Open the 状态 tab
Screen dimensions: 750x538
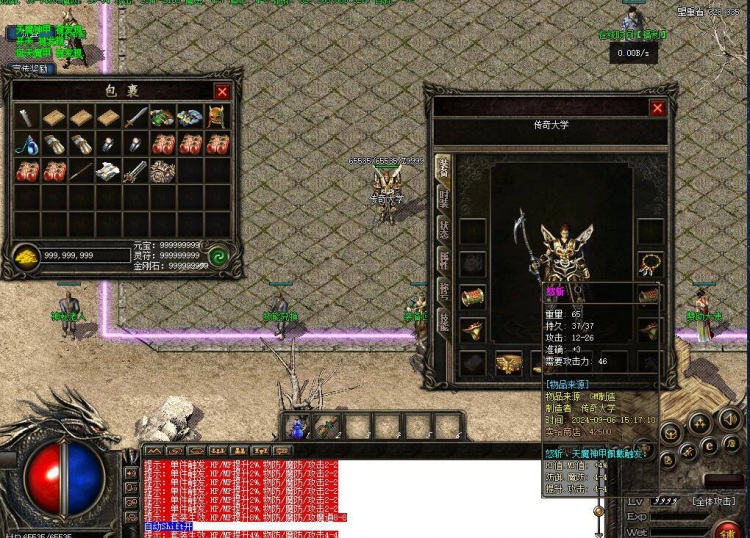443,228
